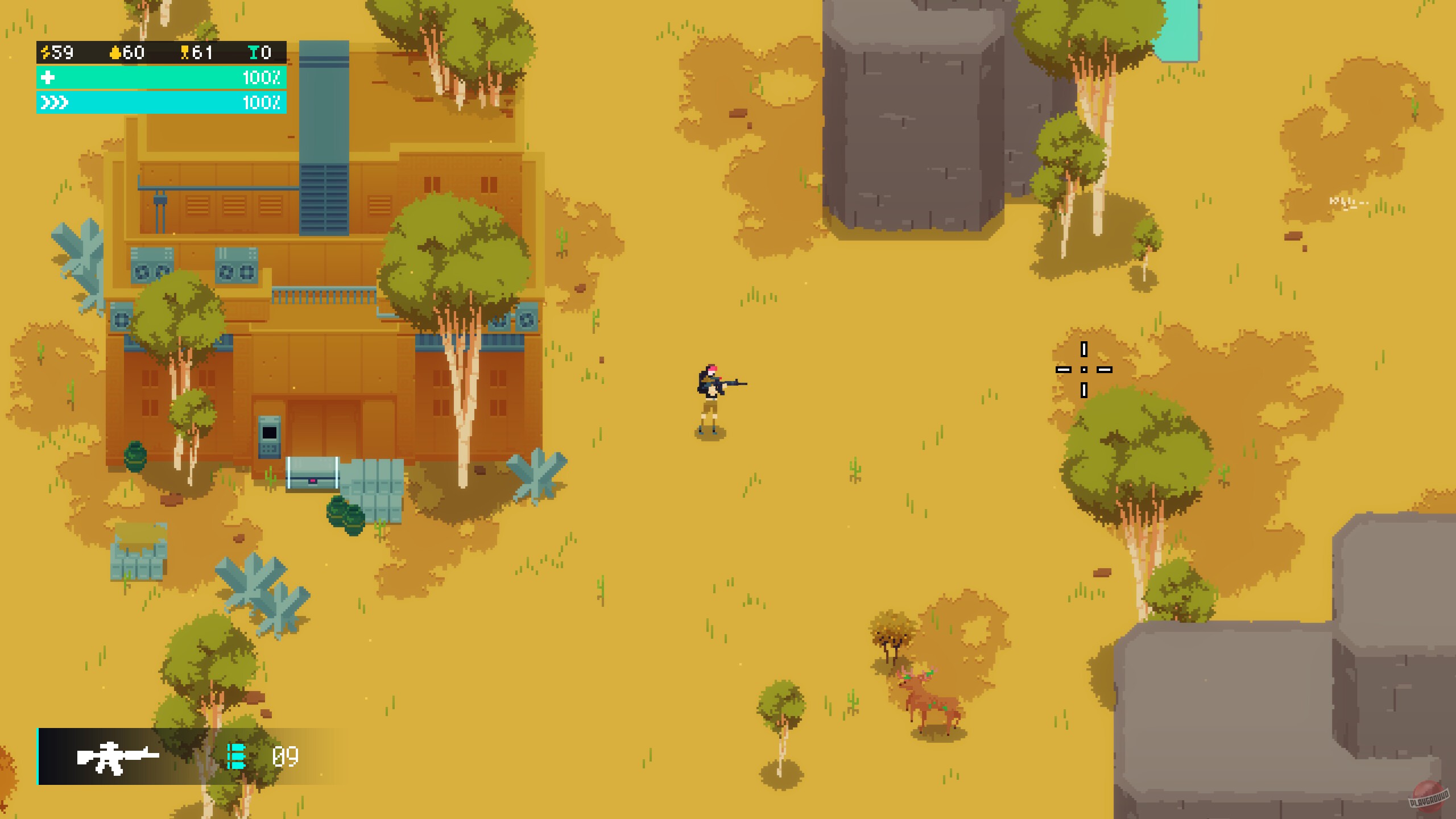
Task: Select the water droplet resource icon
Action: coord(115,53)
